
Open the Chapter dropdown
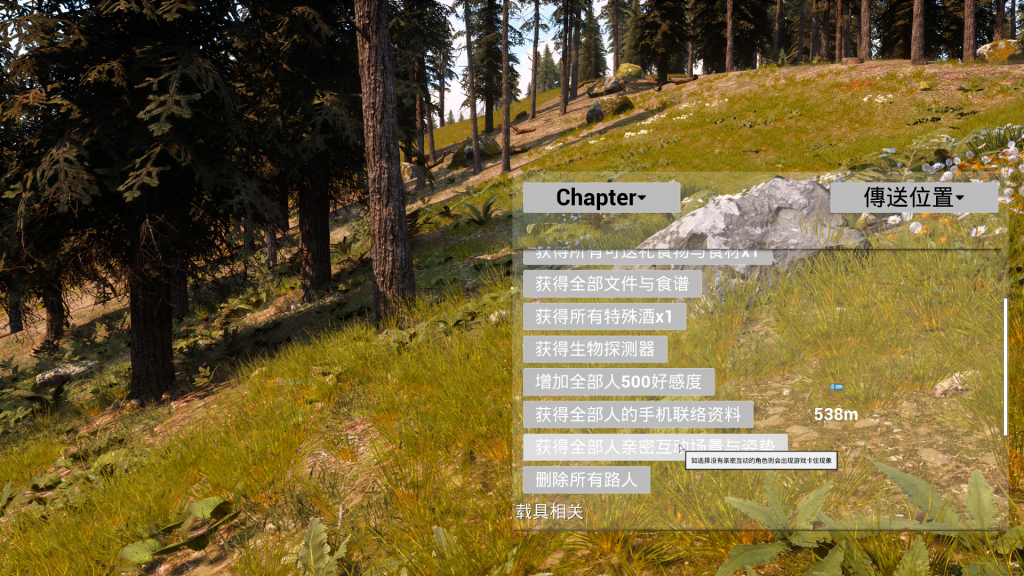point(601,197)
